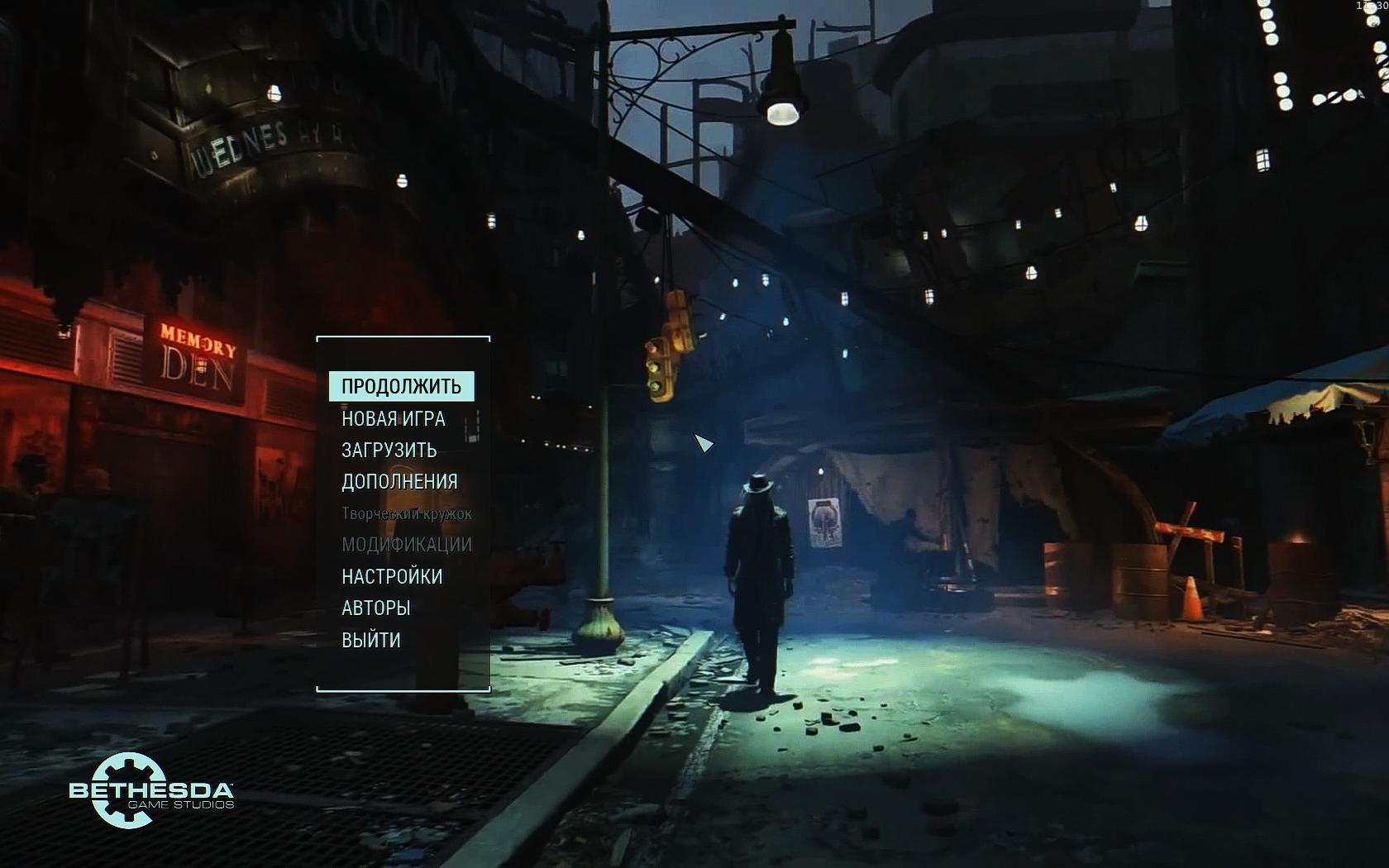1389x868 pixels.
Task: Open Творческий кружок Creation Club
Action: pos(406,513)
